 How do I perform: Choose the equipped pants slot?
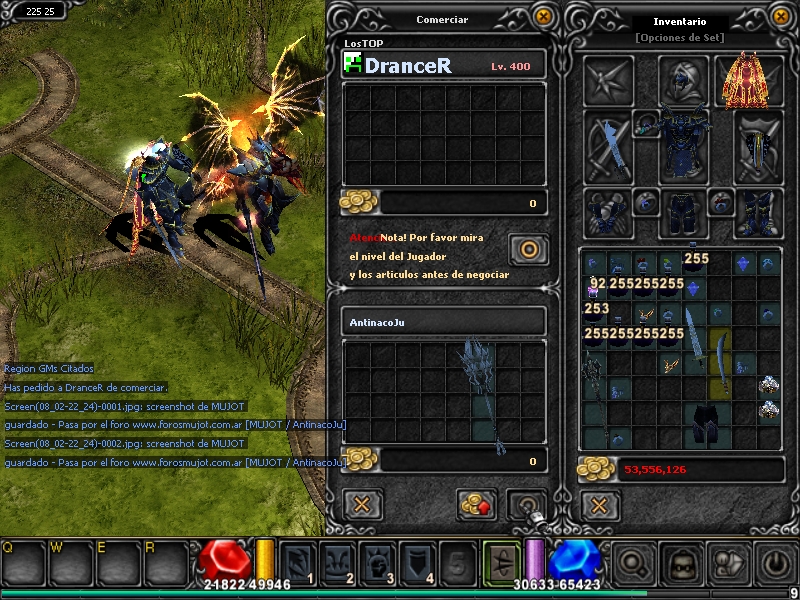(683, 213)
